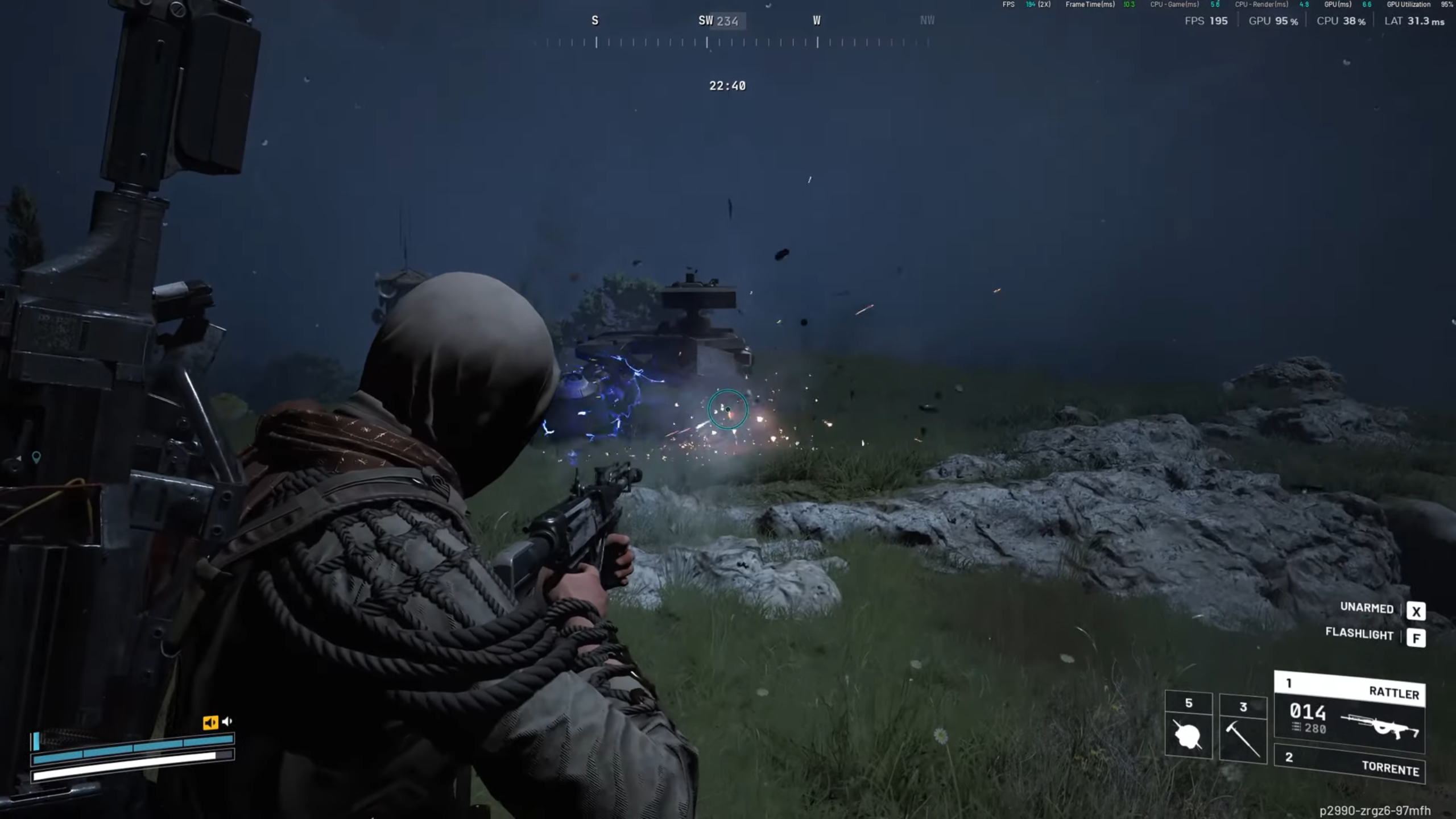The height and width of the screenshot is (819, 1456).
Task: Click the circular targeting reticle at screen center
Action: (x=727, y=411)
